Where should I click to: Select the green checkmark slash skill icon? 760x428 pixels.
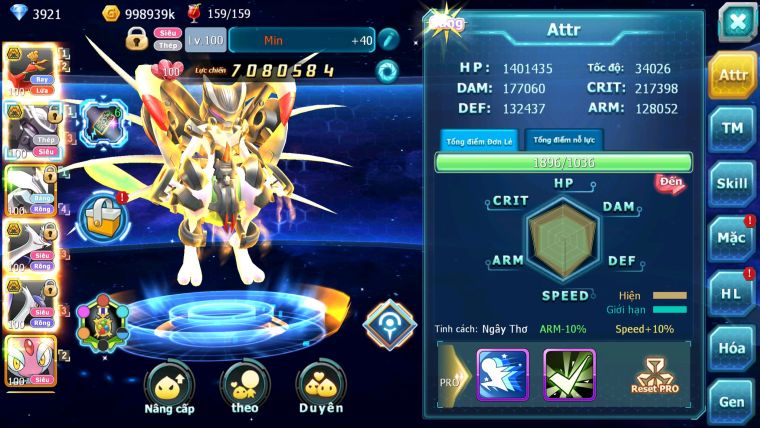point(569,374)
